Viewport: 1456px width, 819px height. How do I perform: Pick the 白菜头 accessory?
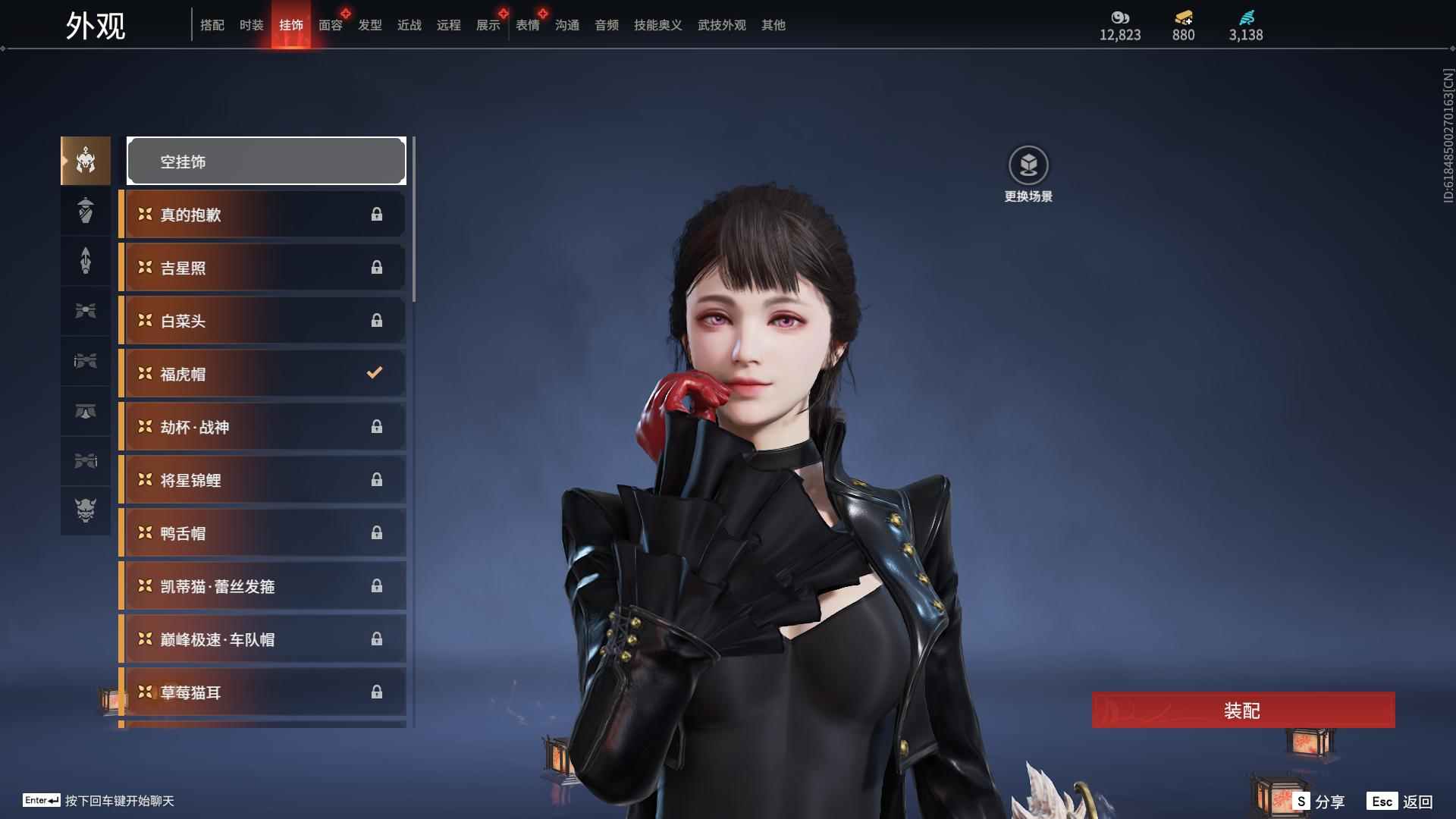click(x=262, y=321)
